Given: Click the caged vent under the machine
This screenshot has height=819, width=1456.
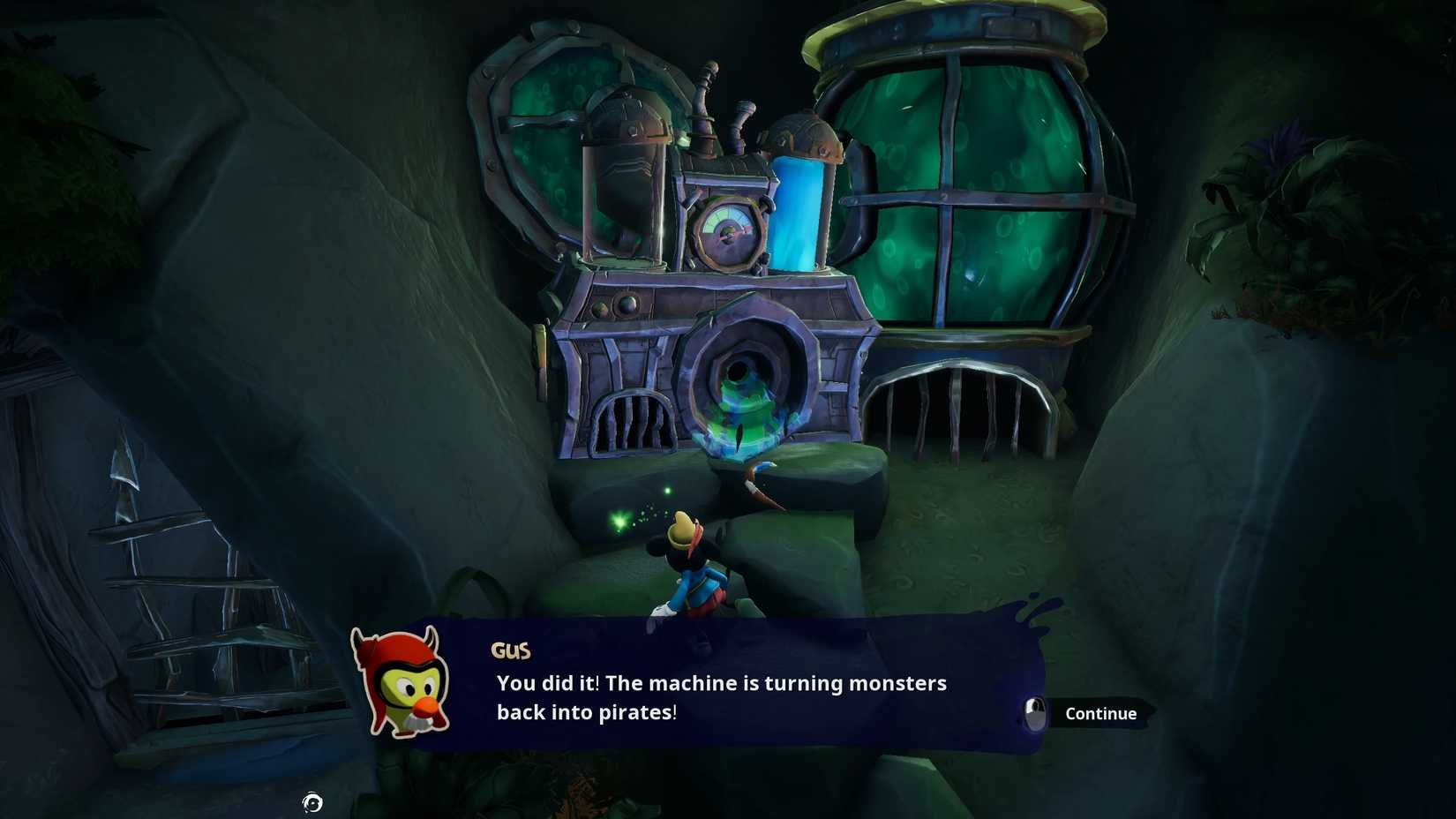Looking at the screenshot, I should [x=635, y=424].
